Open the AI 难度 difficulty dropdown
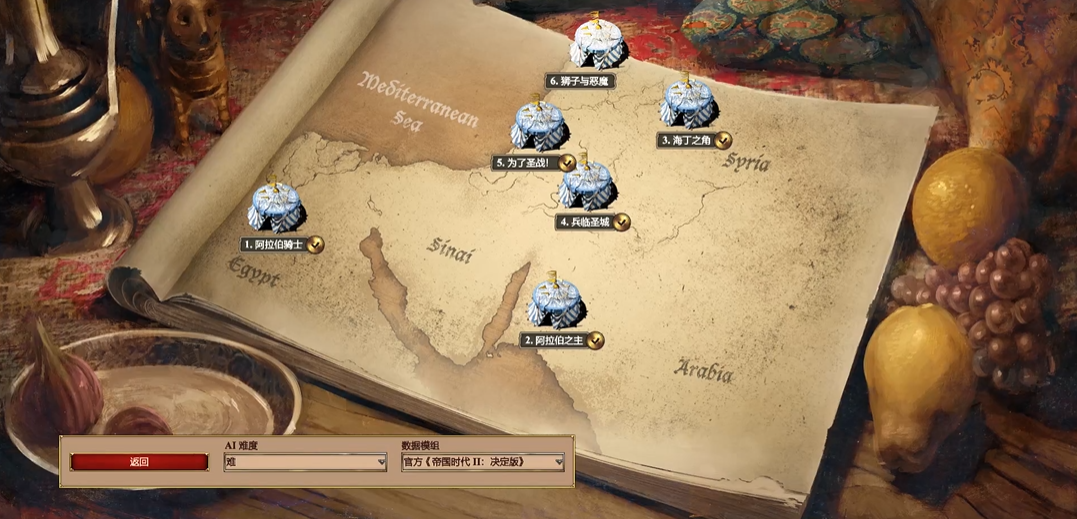This screenshot has width=1077, height=519. (x=305, y=462)
